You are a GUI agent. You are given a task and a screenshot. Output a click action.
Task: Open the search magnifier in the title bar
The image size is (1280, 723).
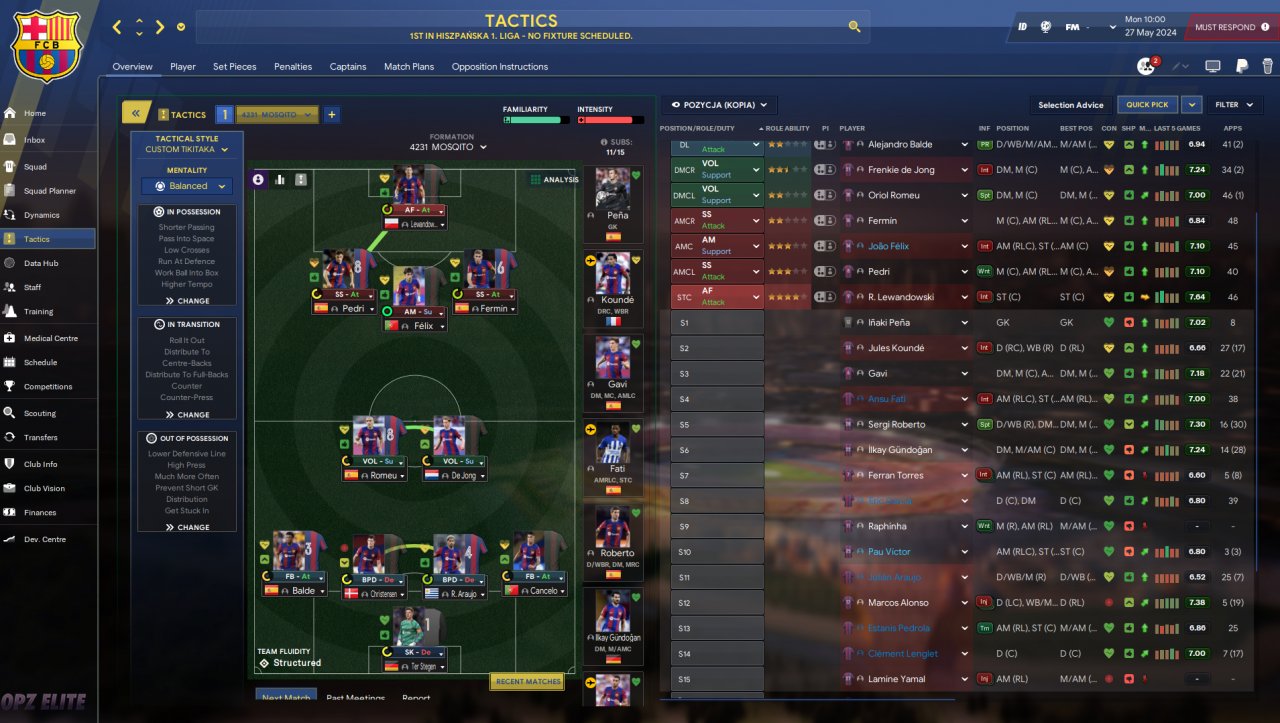coord(854,27)
